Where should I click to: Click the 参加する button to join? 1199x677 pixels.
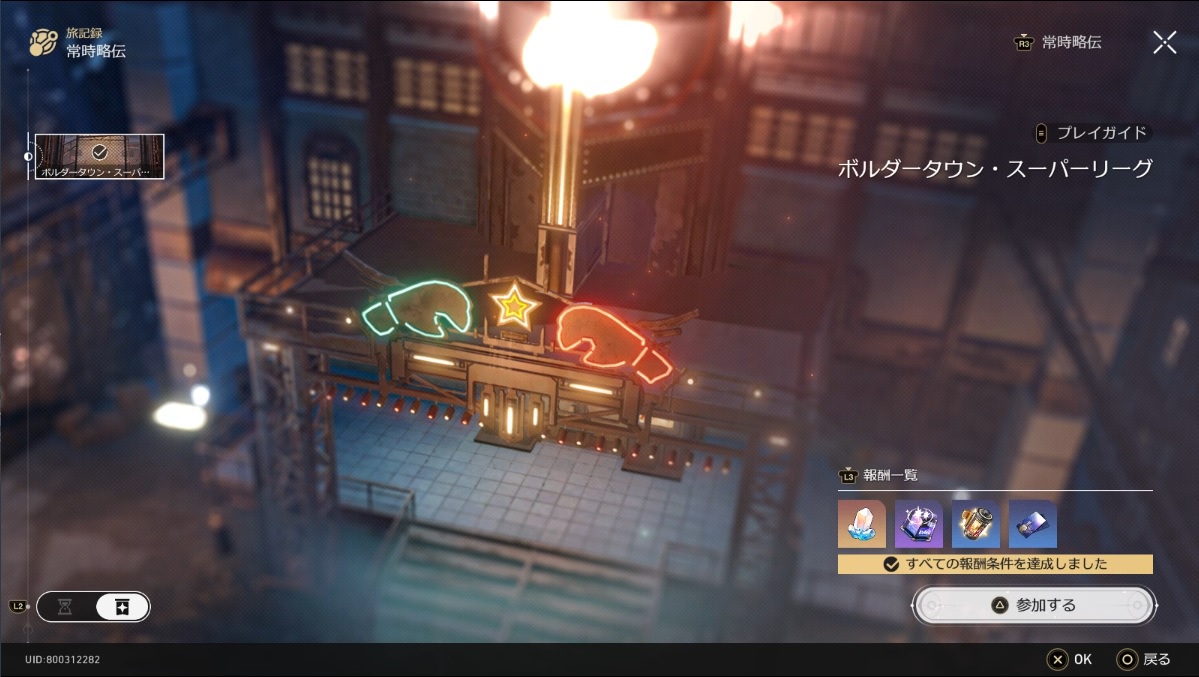point(1034,605)
